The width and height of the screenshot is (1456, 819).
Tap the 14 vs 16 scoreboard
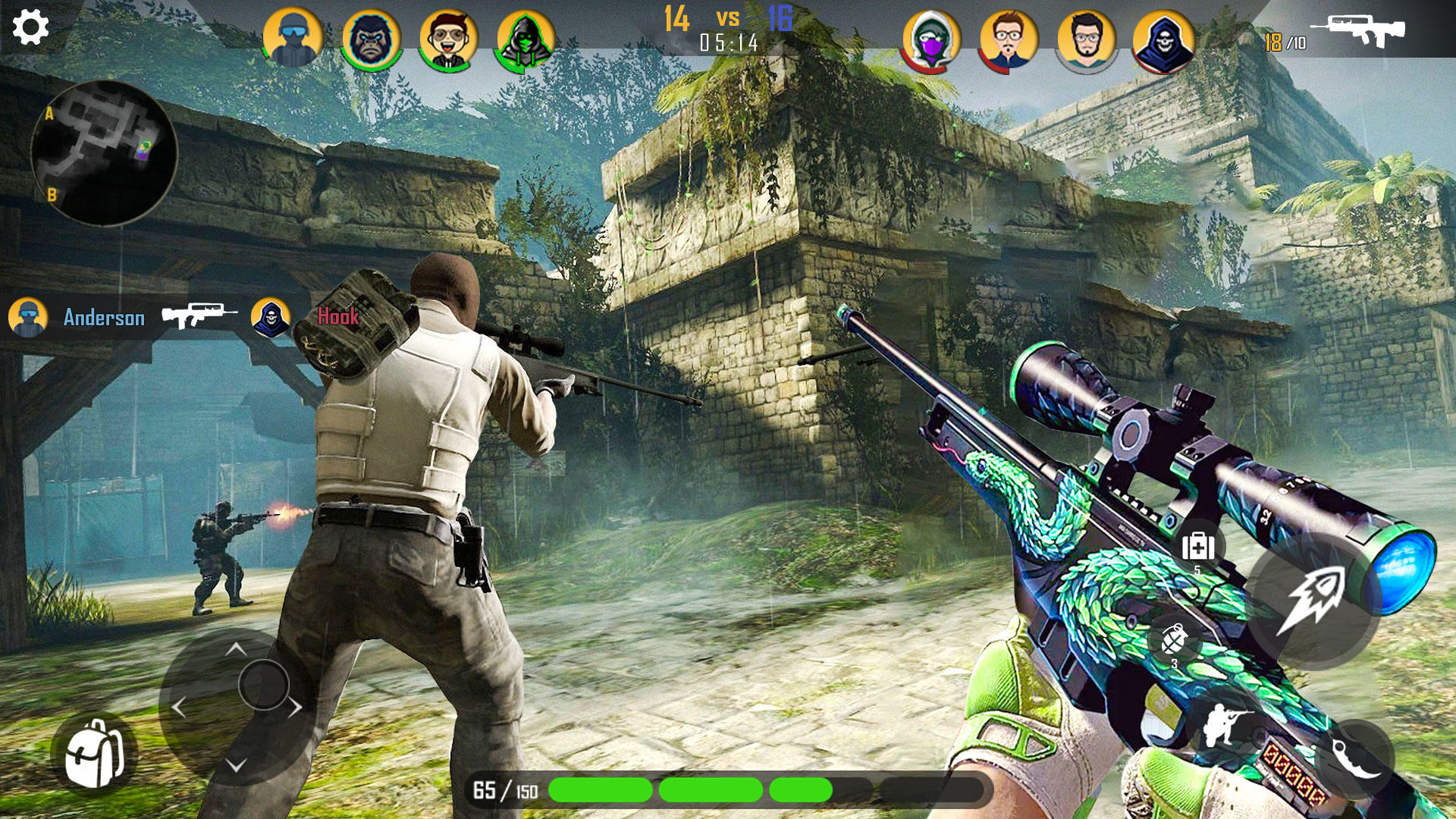(728, 19)
